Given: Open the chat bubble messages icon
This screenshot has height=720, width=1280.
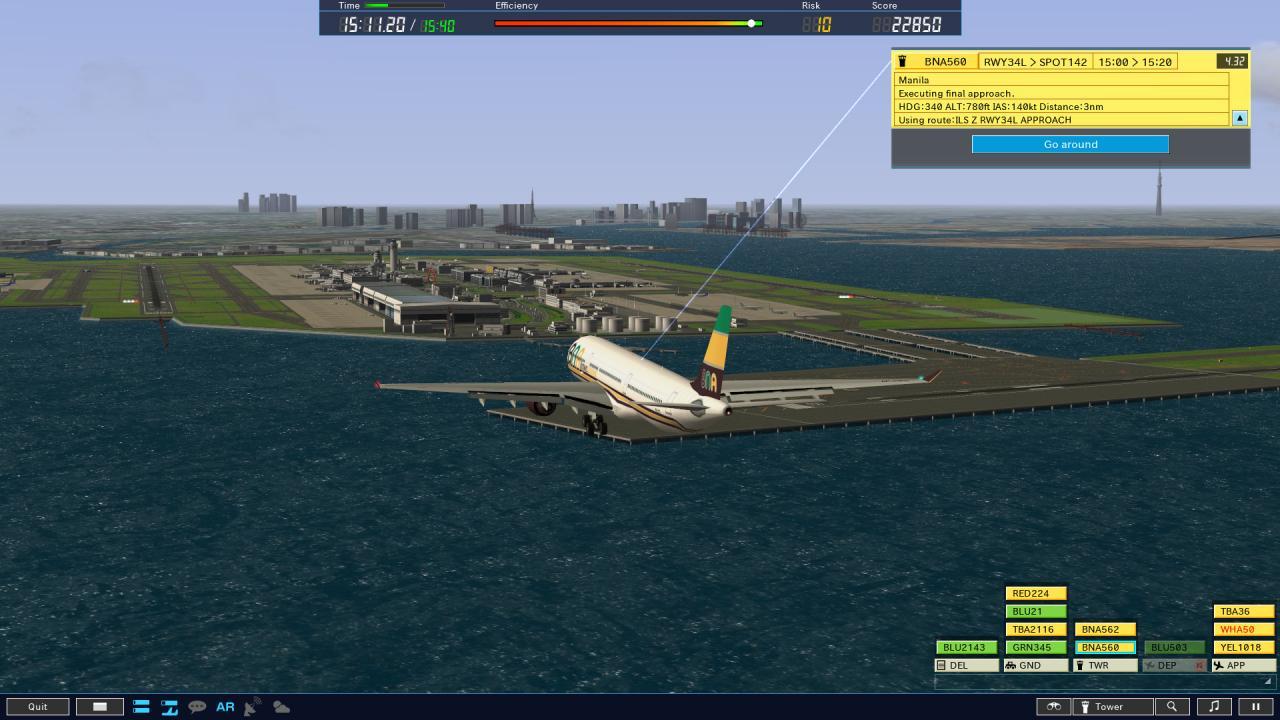Looking at the screenshot, I should pyautogui.click(x=196, y=707).
